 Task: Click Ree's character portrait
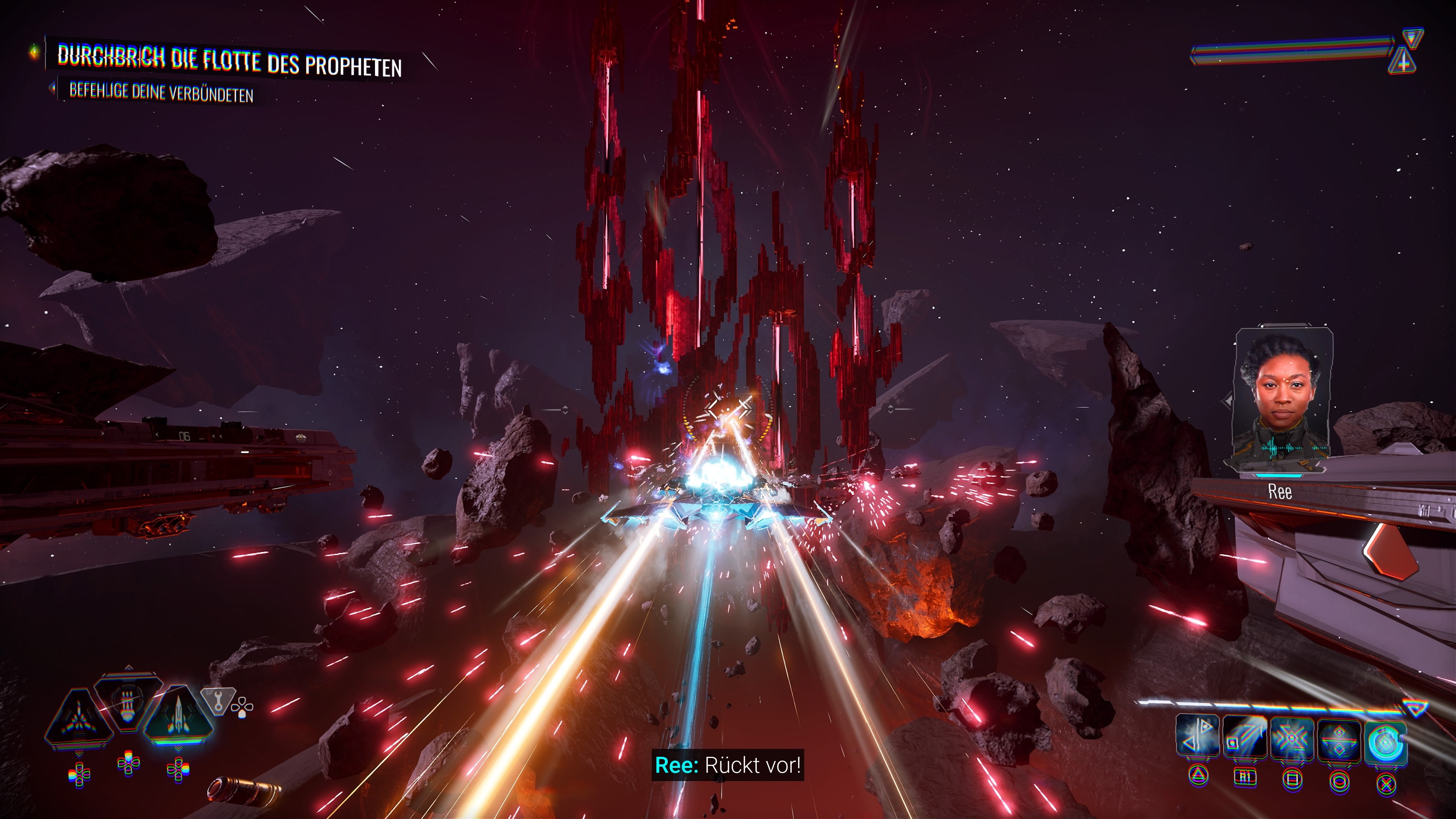(1282, 399)
